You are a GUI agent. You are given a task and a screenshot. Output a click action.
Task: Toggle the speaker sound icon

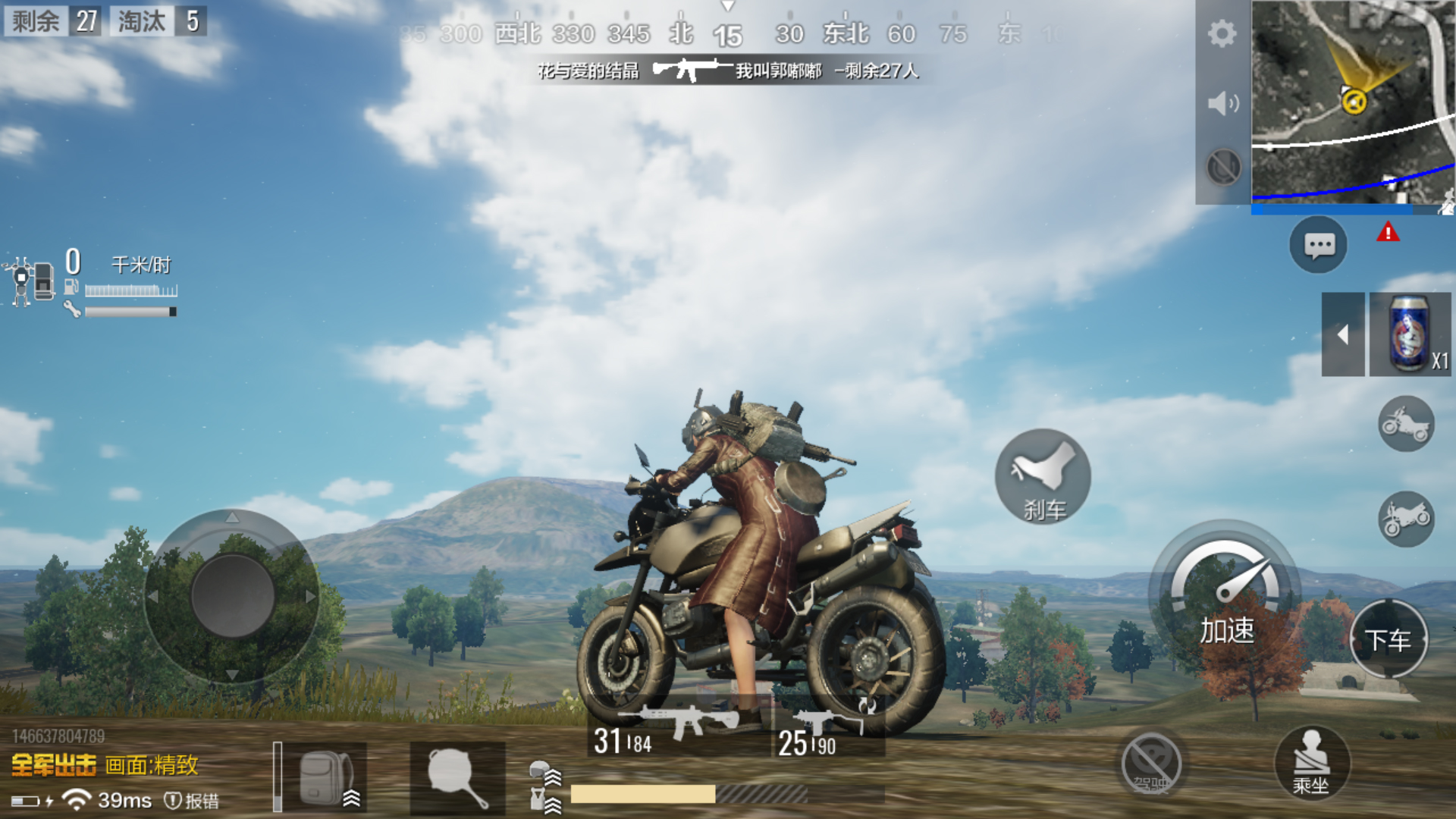[1222, 103]
